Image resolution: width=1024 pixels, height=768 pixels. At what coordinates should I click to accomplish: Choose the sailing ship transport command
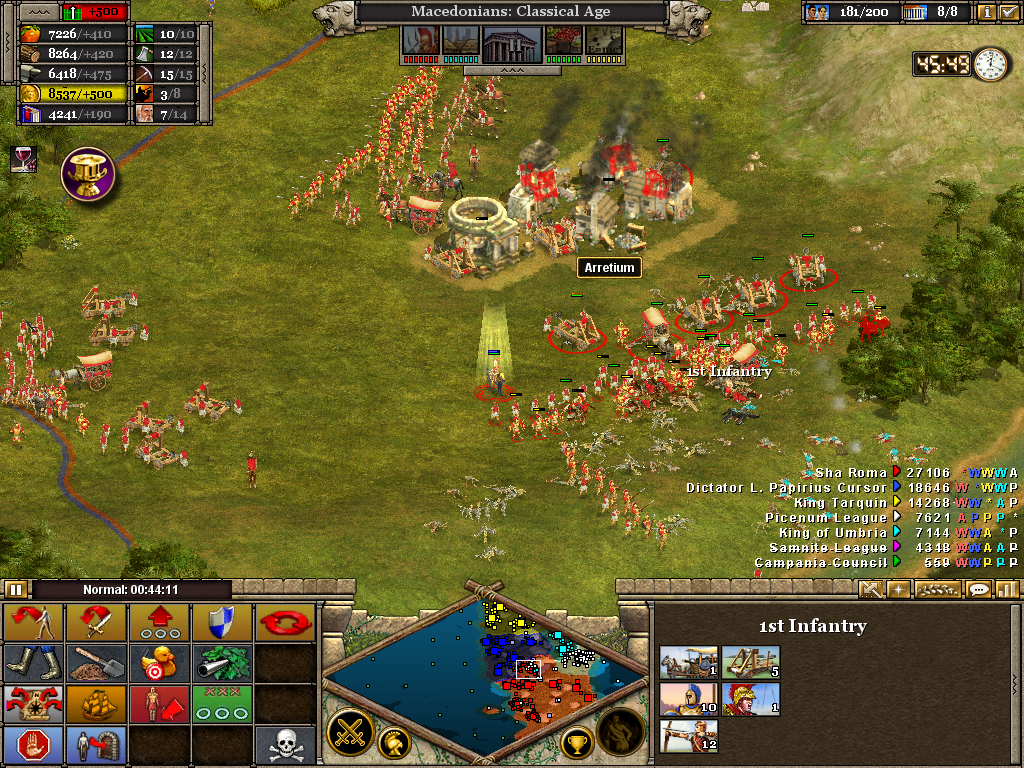(95, 702)
